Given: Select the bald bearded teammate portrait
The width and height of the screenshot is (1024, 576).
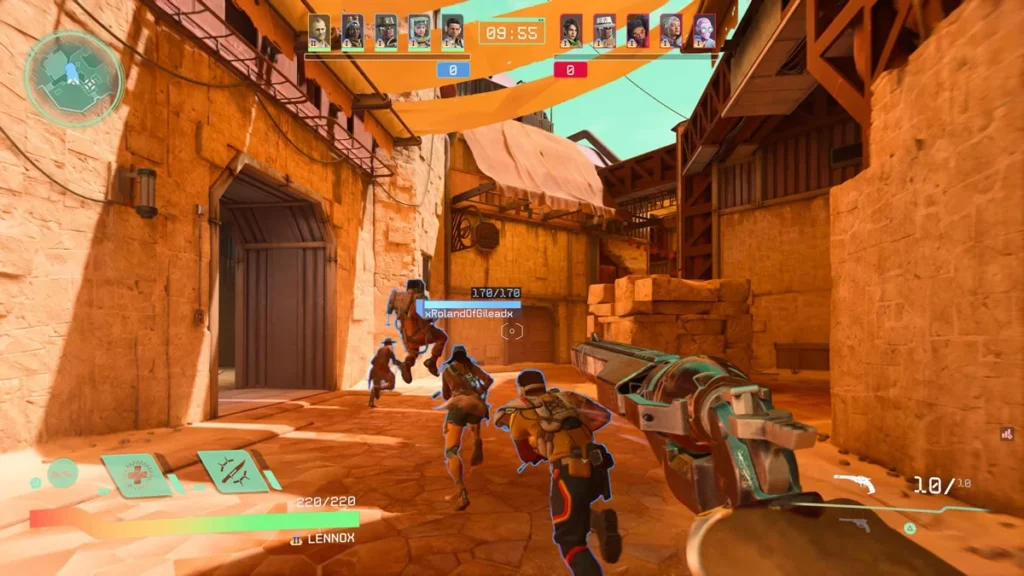Looking at the screenshot, I should point(319,31).
